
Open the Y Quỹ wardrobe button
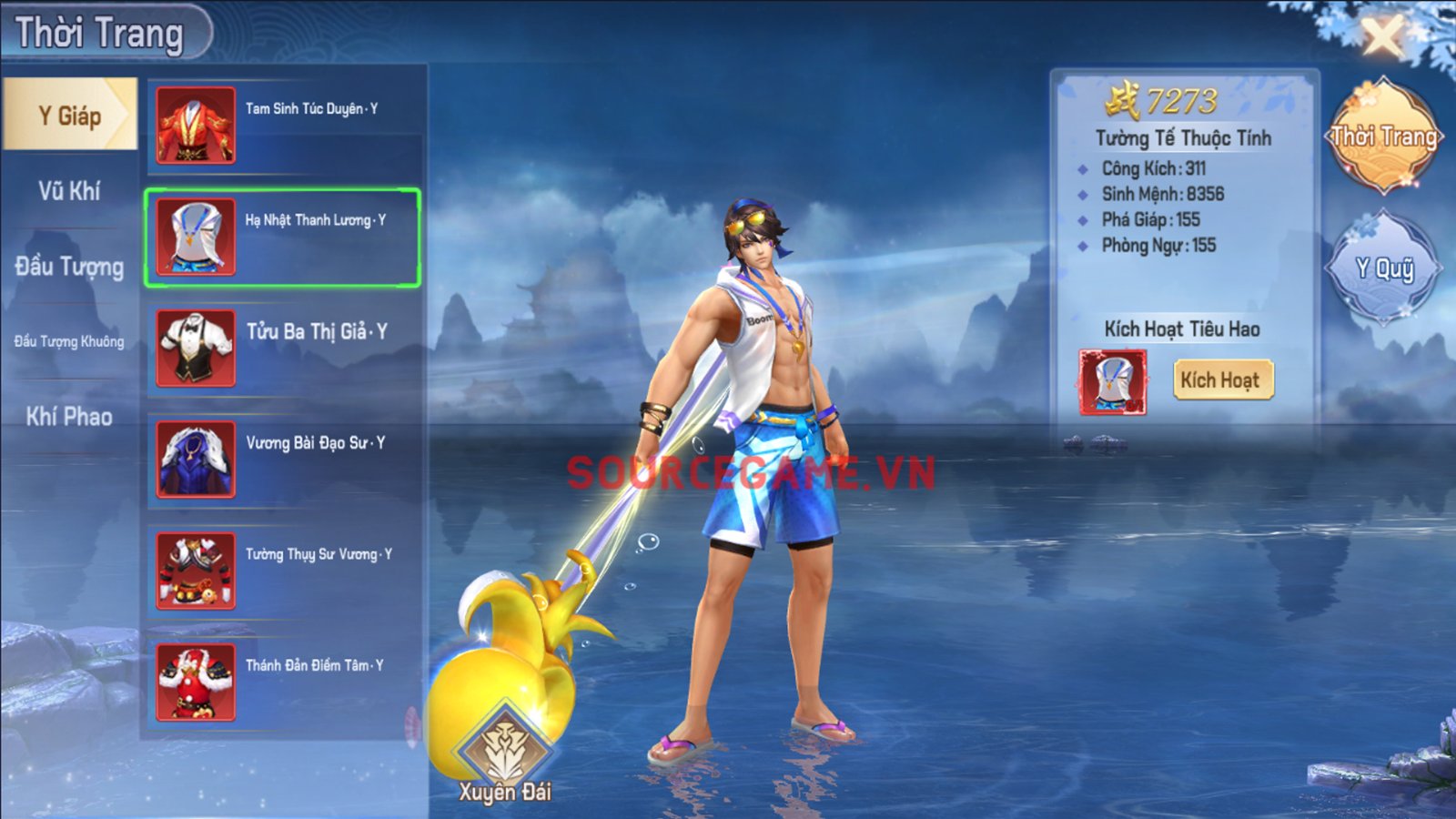pos(1383,268)
